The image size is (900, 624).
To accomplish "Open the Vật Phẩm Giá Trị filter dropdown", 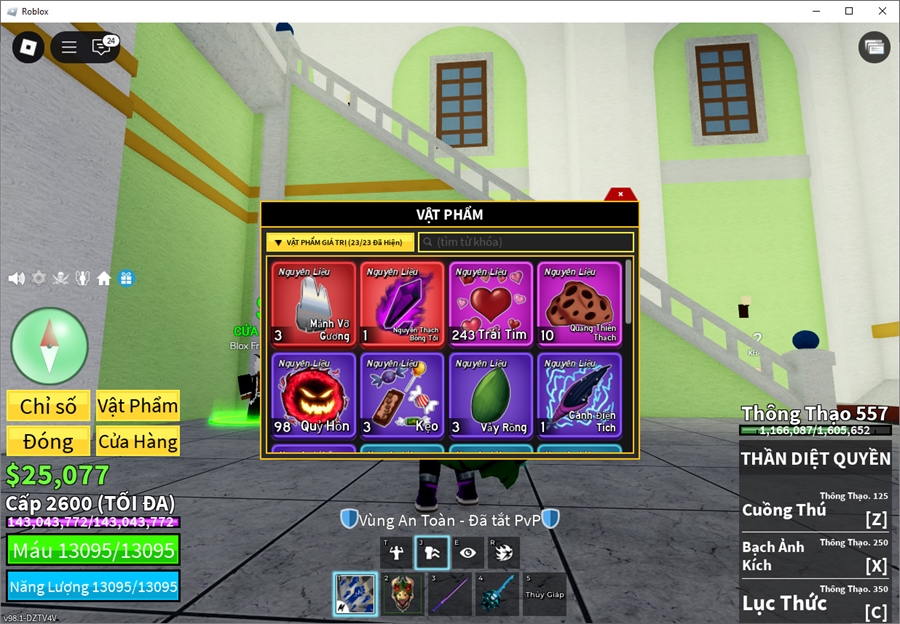I will (x=340, y=242).
